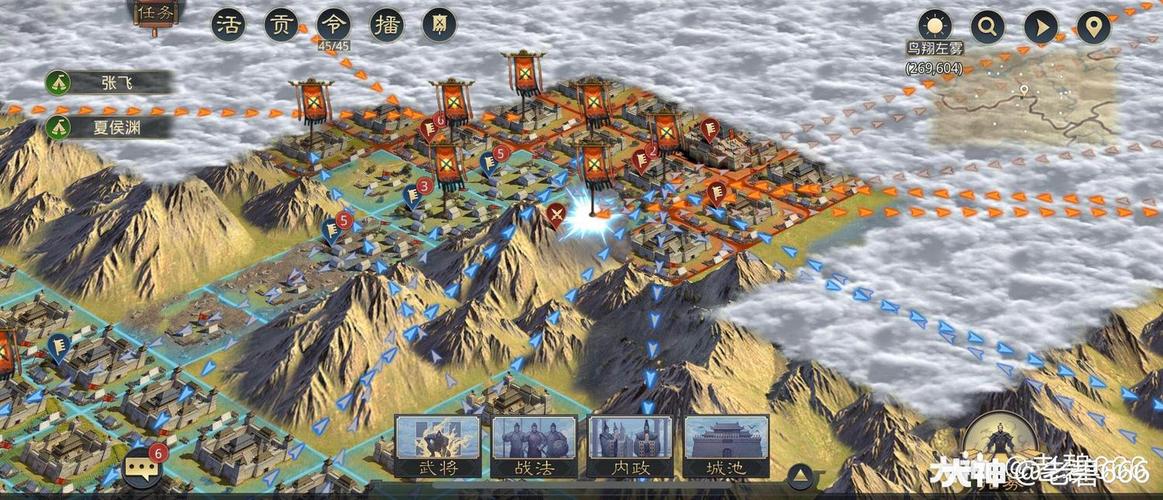Tap the round 活 button

(x=229, y=25)
